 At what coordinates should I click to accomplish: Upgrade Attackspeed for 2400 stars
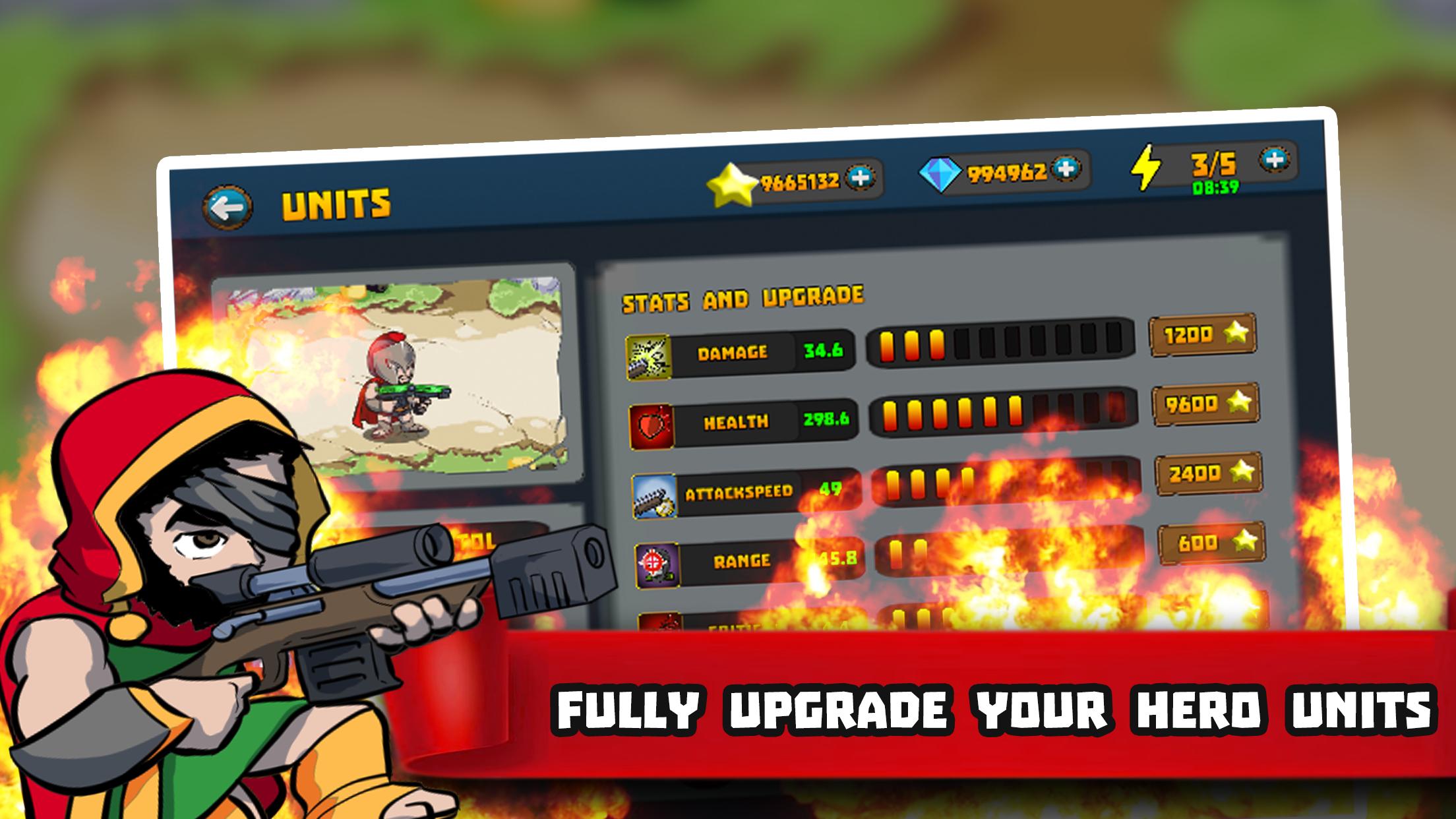click(x=1208, y=473)
